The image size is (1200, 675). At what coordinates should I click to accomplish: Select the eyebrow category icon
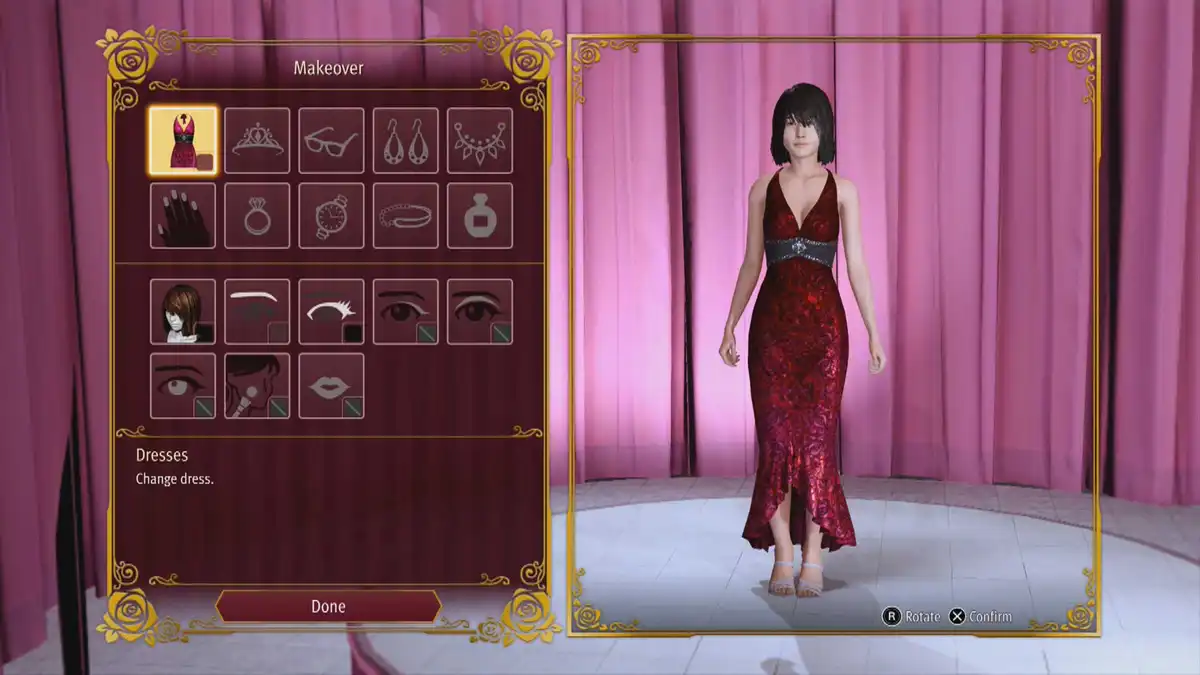(x=257, y=311)
